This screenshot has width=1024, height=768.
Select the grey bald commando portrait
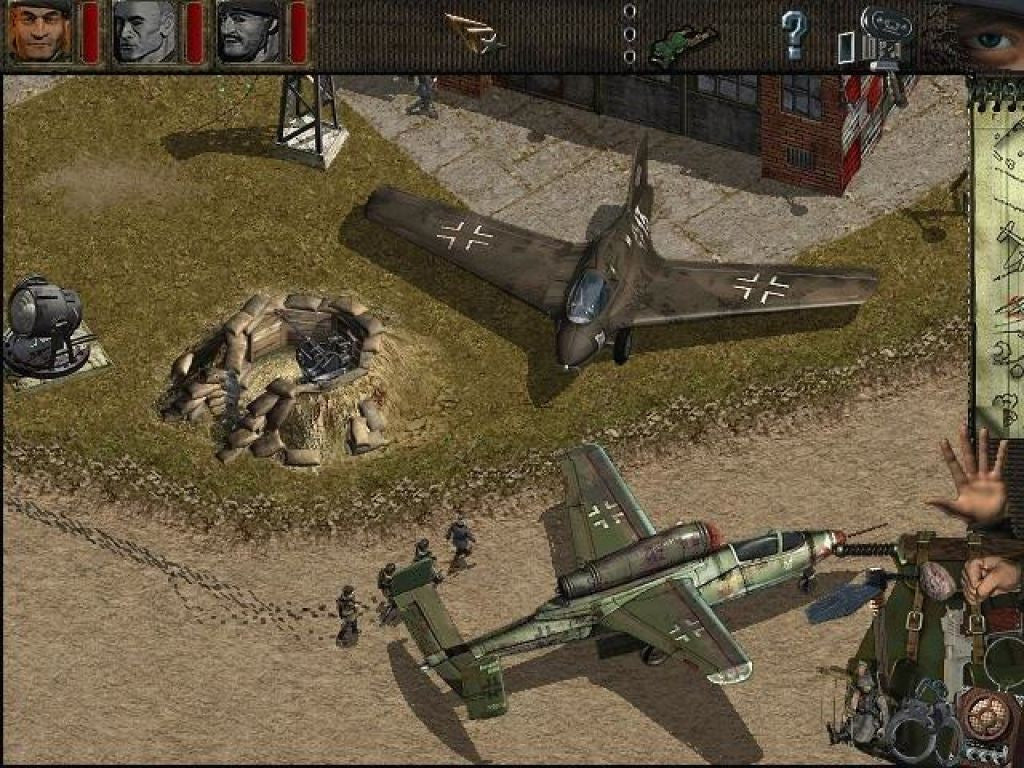pos(144,31)
